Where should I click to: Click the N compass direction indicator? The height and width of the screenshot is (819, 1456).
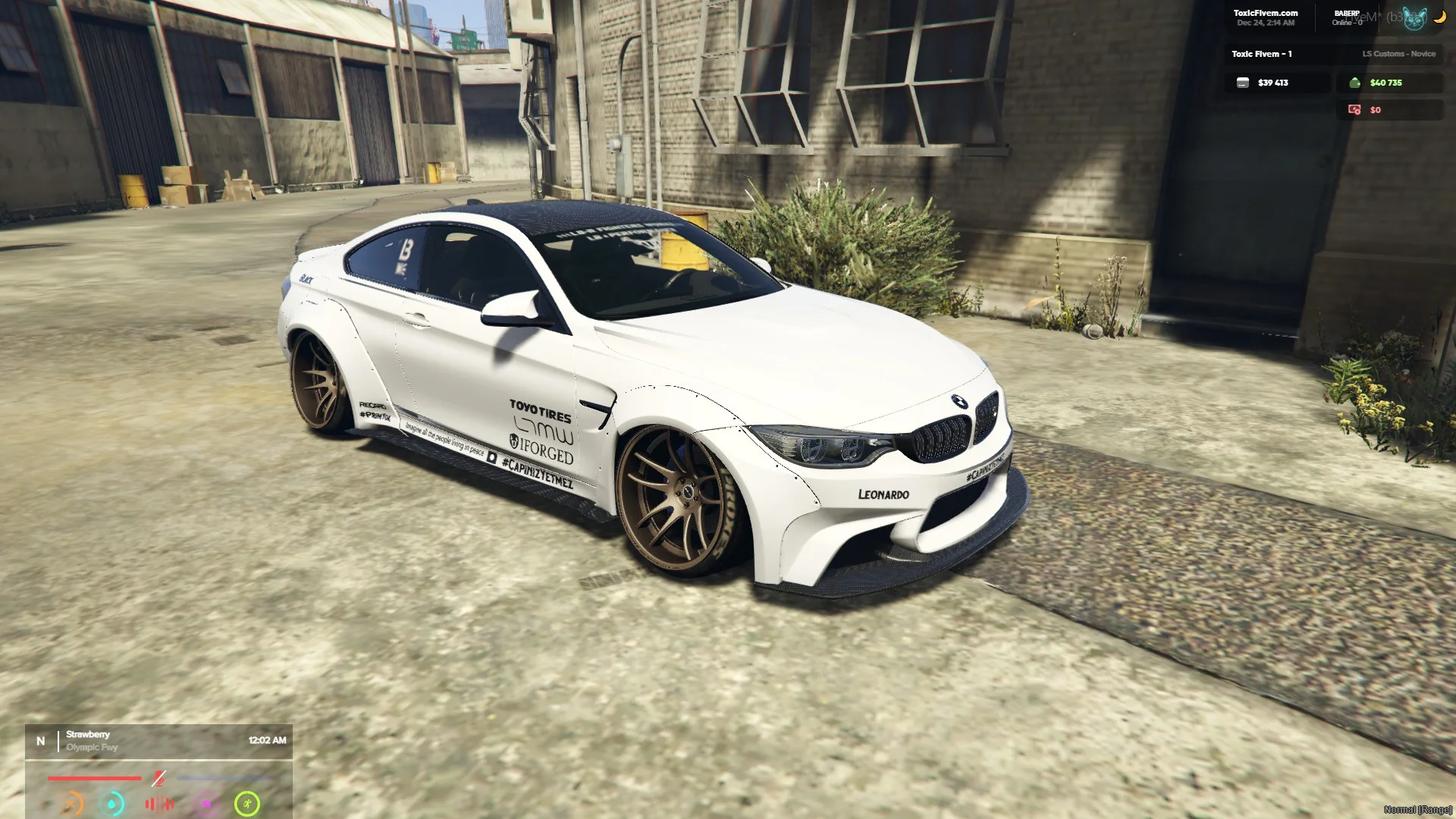click(41, 741)
